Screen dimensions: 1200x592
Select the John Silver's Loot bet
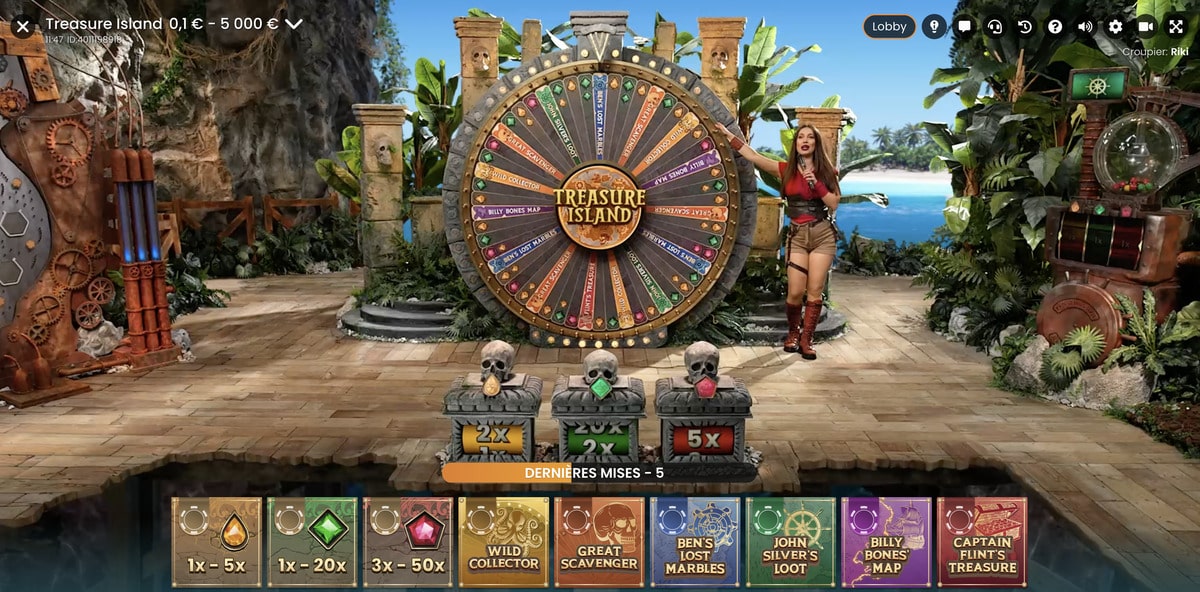coord(791,542)
